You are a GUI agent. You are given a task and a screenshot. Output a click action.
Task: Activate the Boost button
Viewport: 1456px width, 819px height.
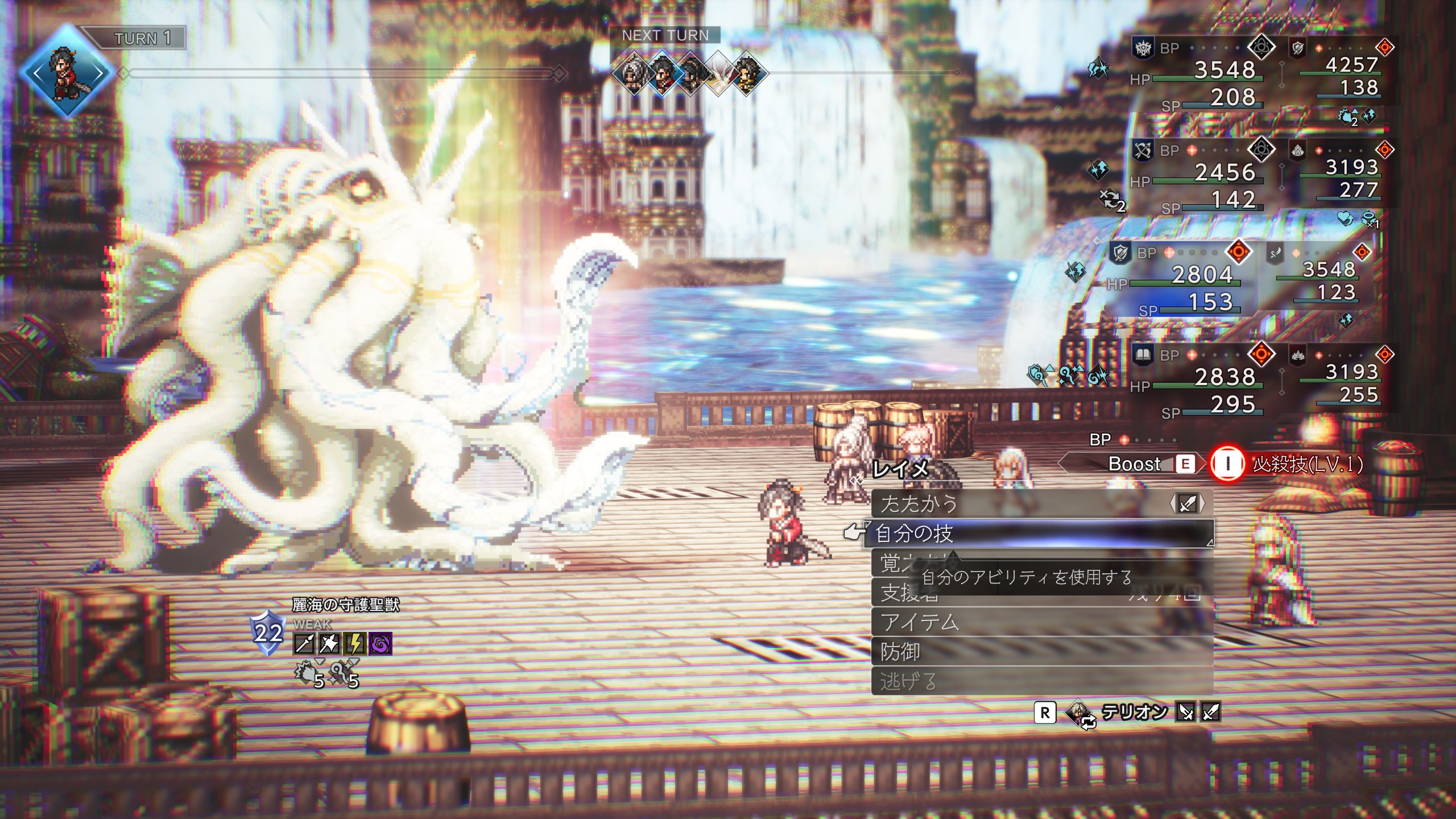1135,464
